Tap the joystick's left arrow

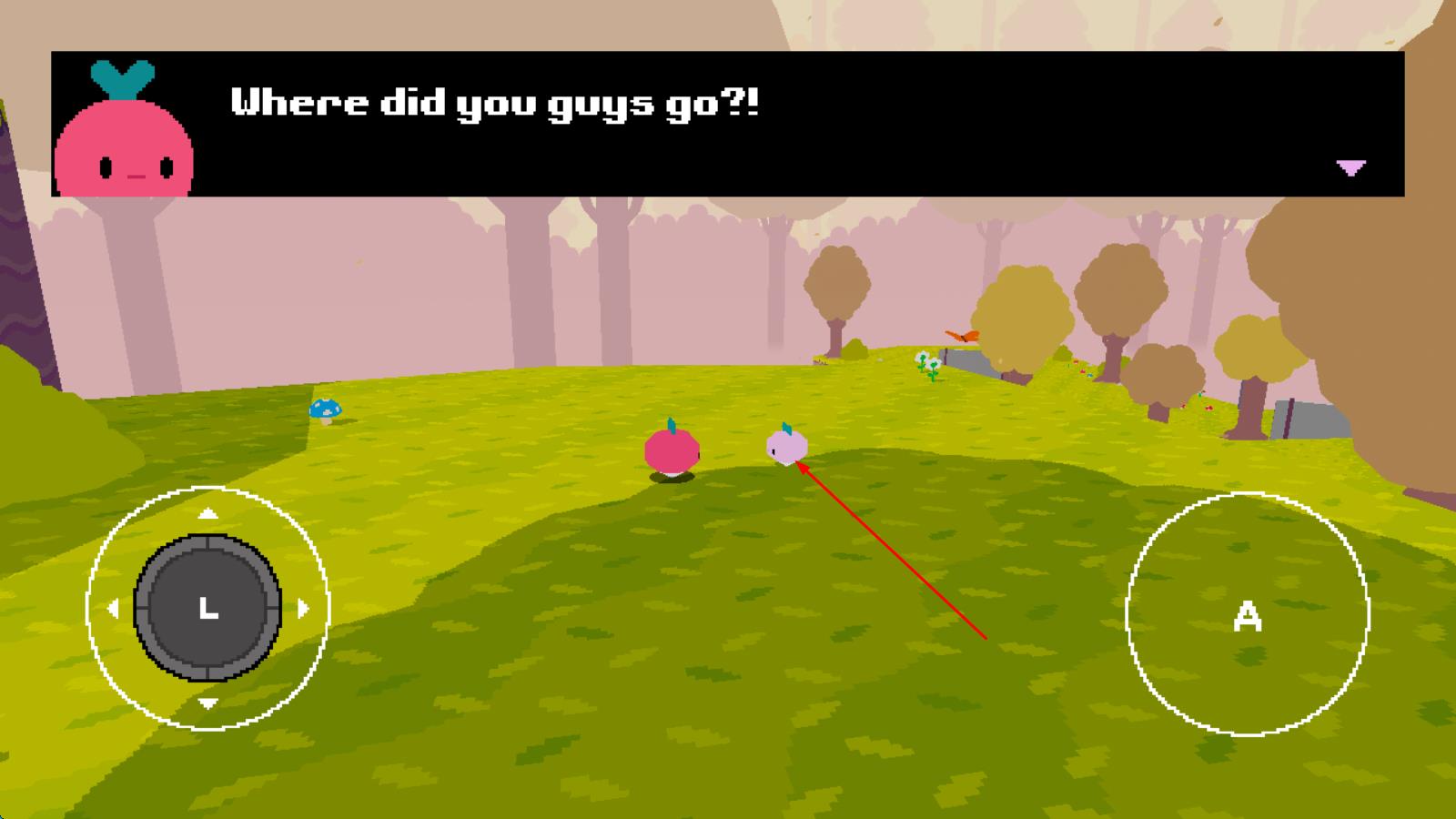[113, 608]
